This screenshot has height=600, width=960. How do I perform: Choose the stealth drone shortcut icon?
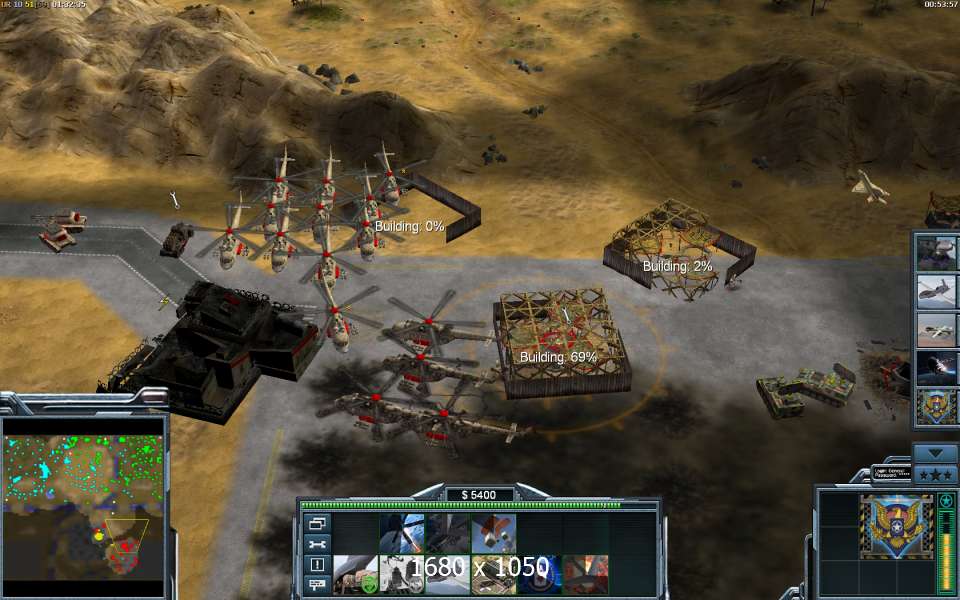coord(937,292)
